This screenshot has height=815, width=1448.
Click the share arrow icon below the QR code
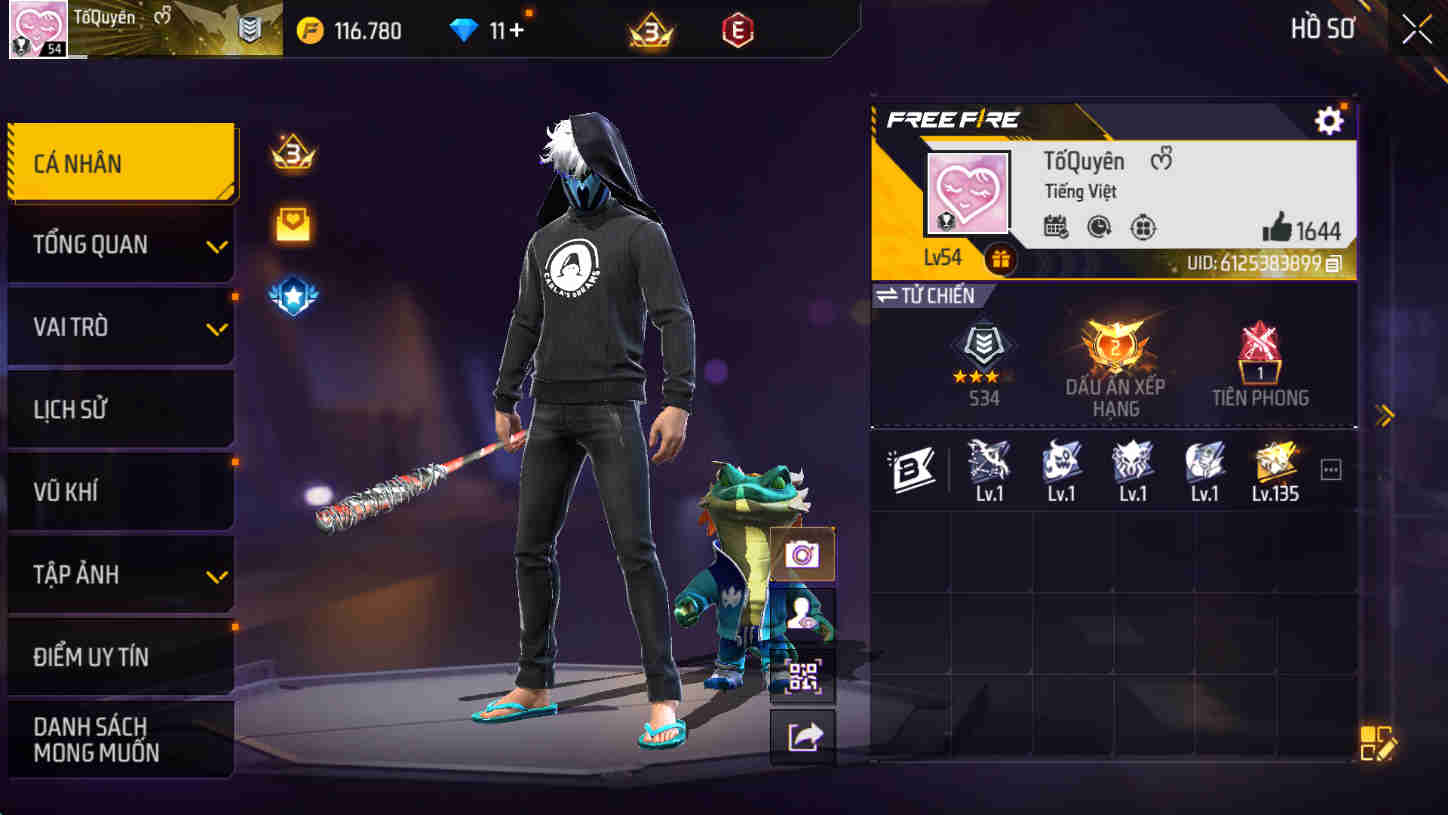tap(803, 737)
